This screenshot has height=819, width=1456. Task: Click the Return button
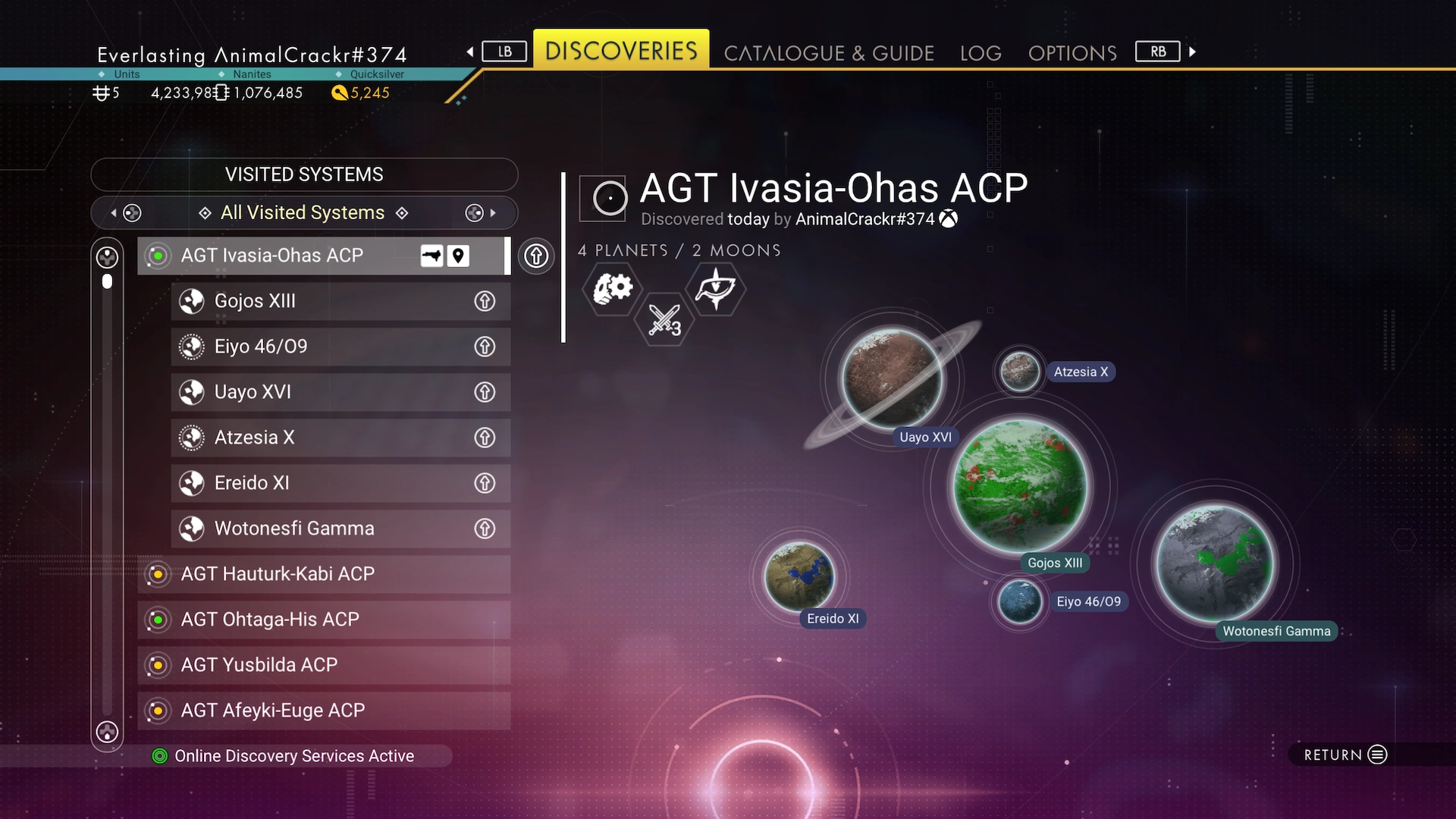point(1345,755)
